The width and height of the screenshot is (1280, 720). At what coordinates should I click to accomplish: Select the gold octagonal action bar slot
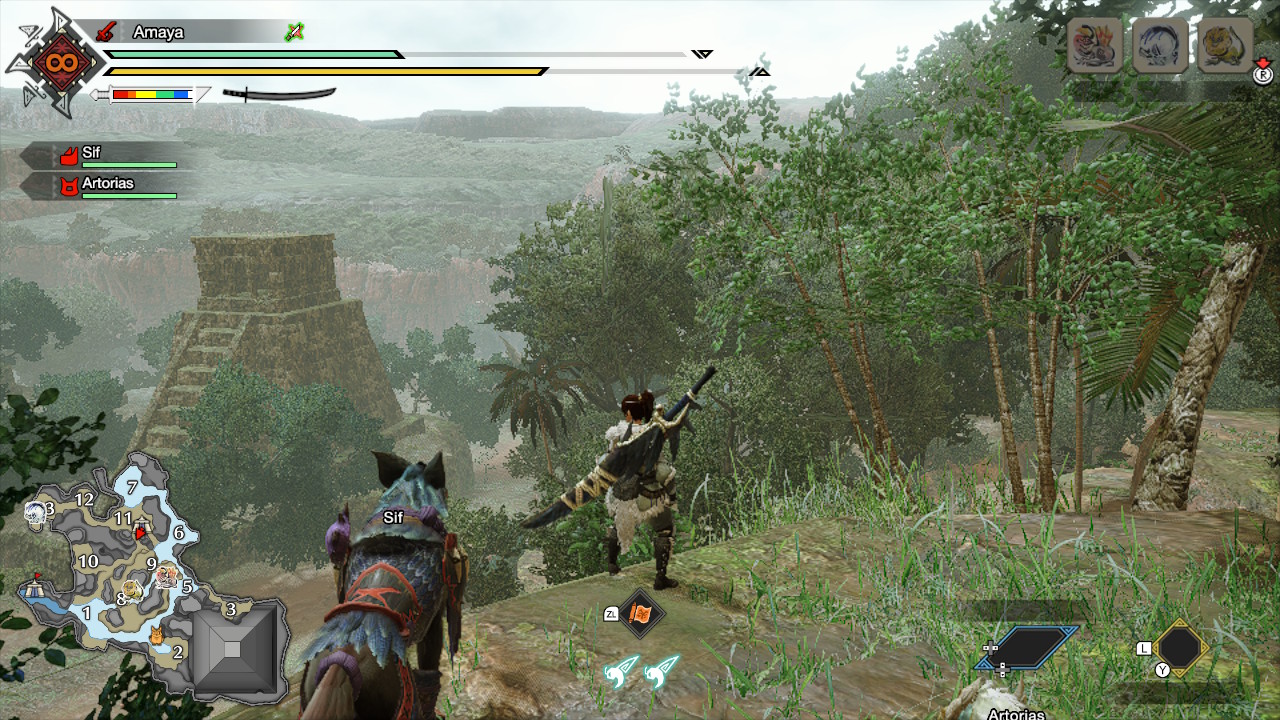pyautogui.click(x=1180, y=647)
